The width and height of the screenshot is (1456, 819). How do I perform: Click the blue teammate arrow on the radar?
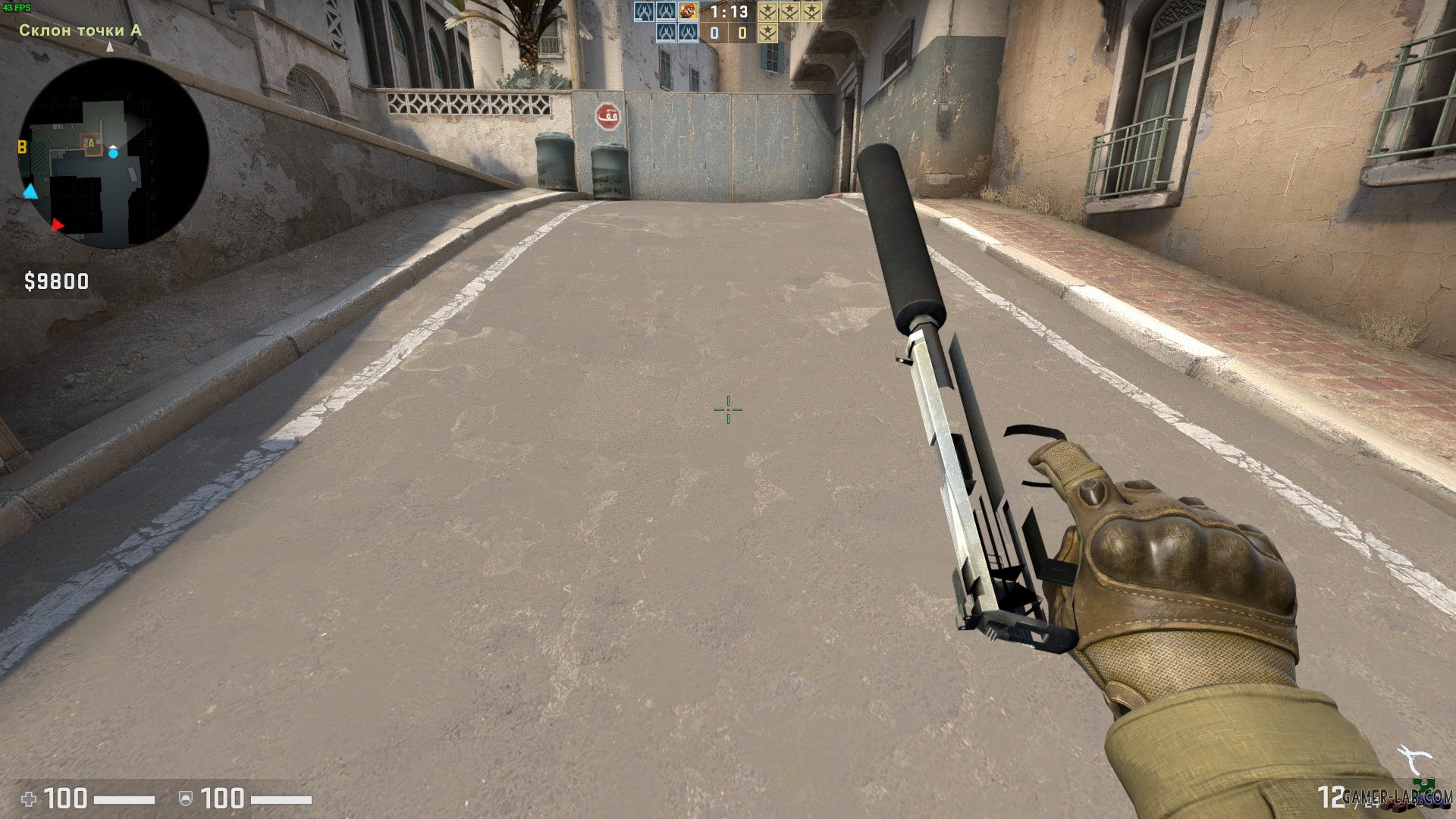[30, 192]
